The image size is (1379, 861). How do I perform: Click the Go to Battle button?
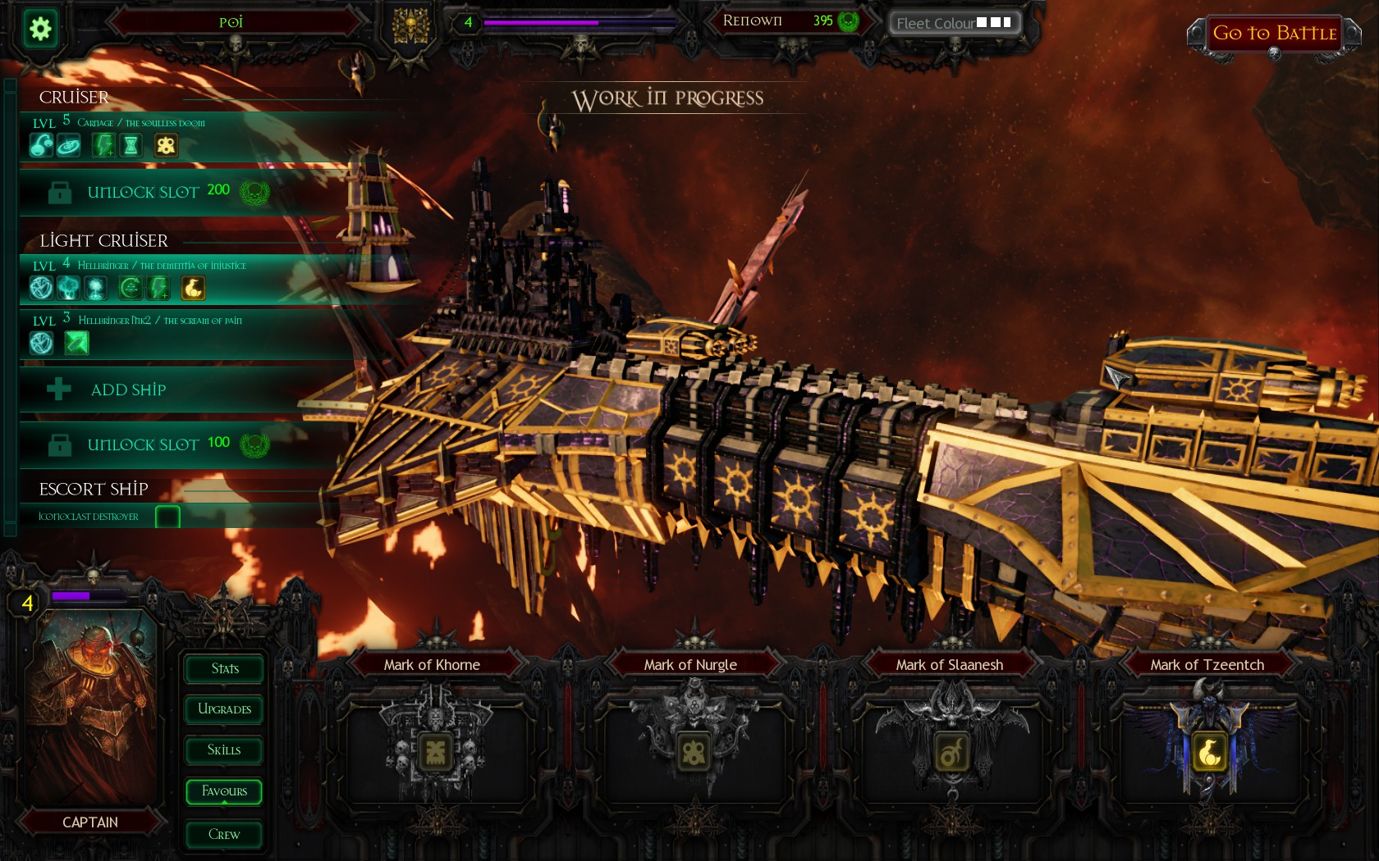point(1274,34)
